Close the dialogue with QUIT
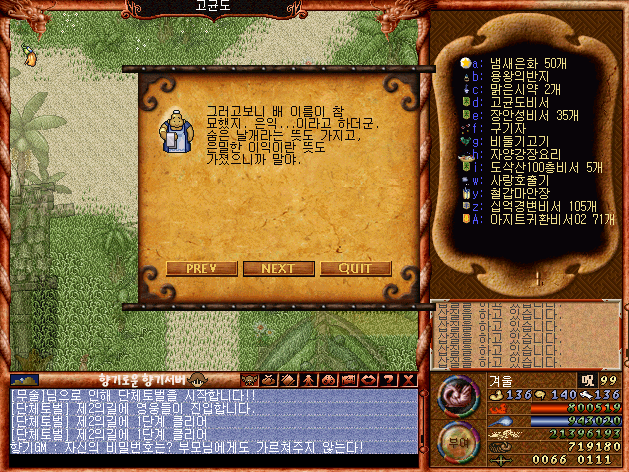The width and height of the screenshot is (629, 472). (x=355, y=268)
